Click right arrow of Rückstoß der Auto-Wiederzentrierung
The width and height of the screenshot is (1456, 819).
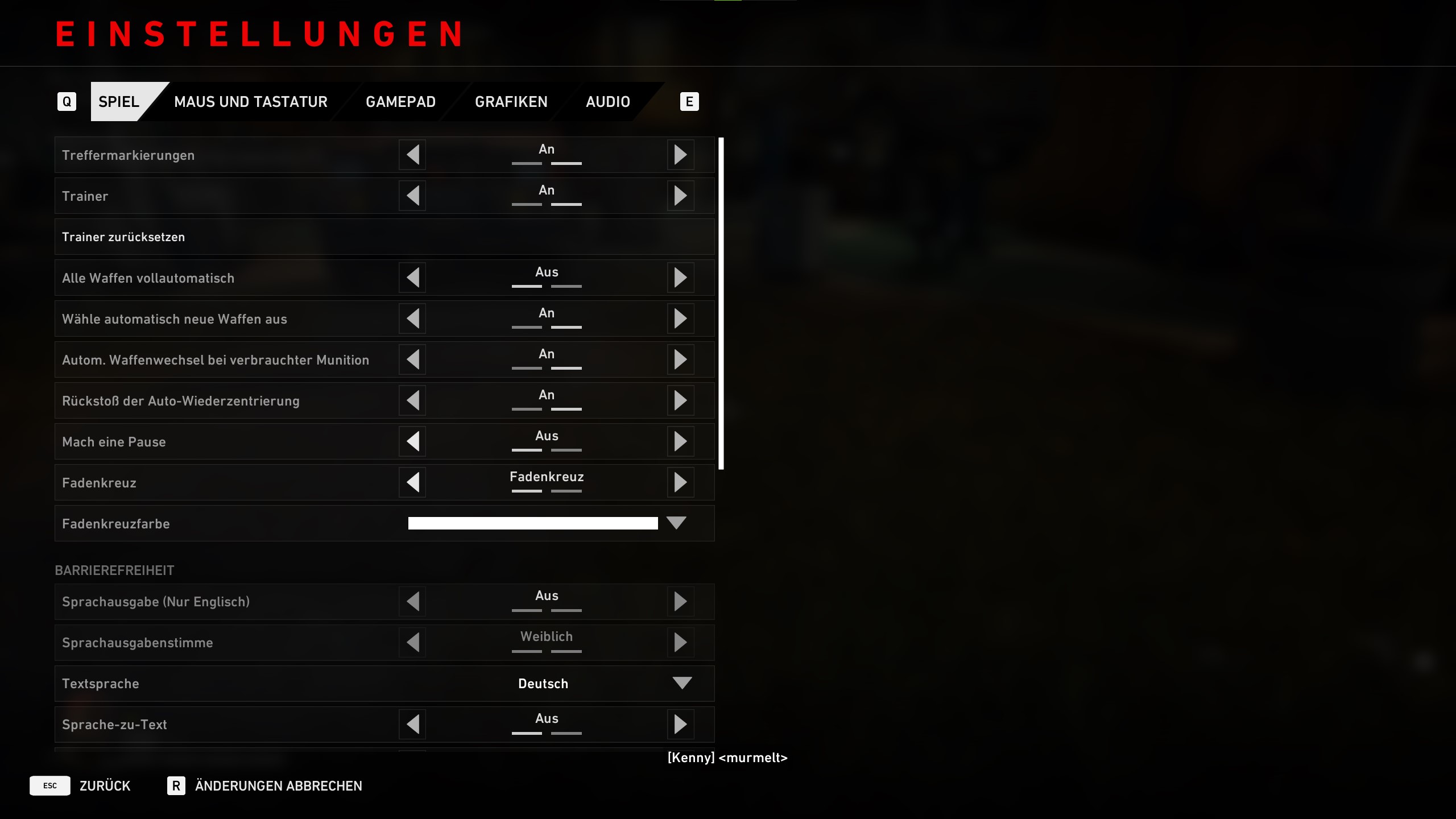(680, 400)
